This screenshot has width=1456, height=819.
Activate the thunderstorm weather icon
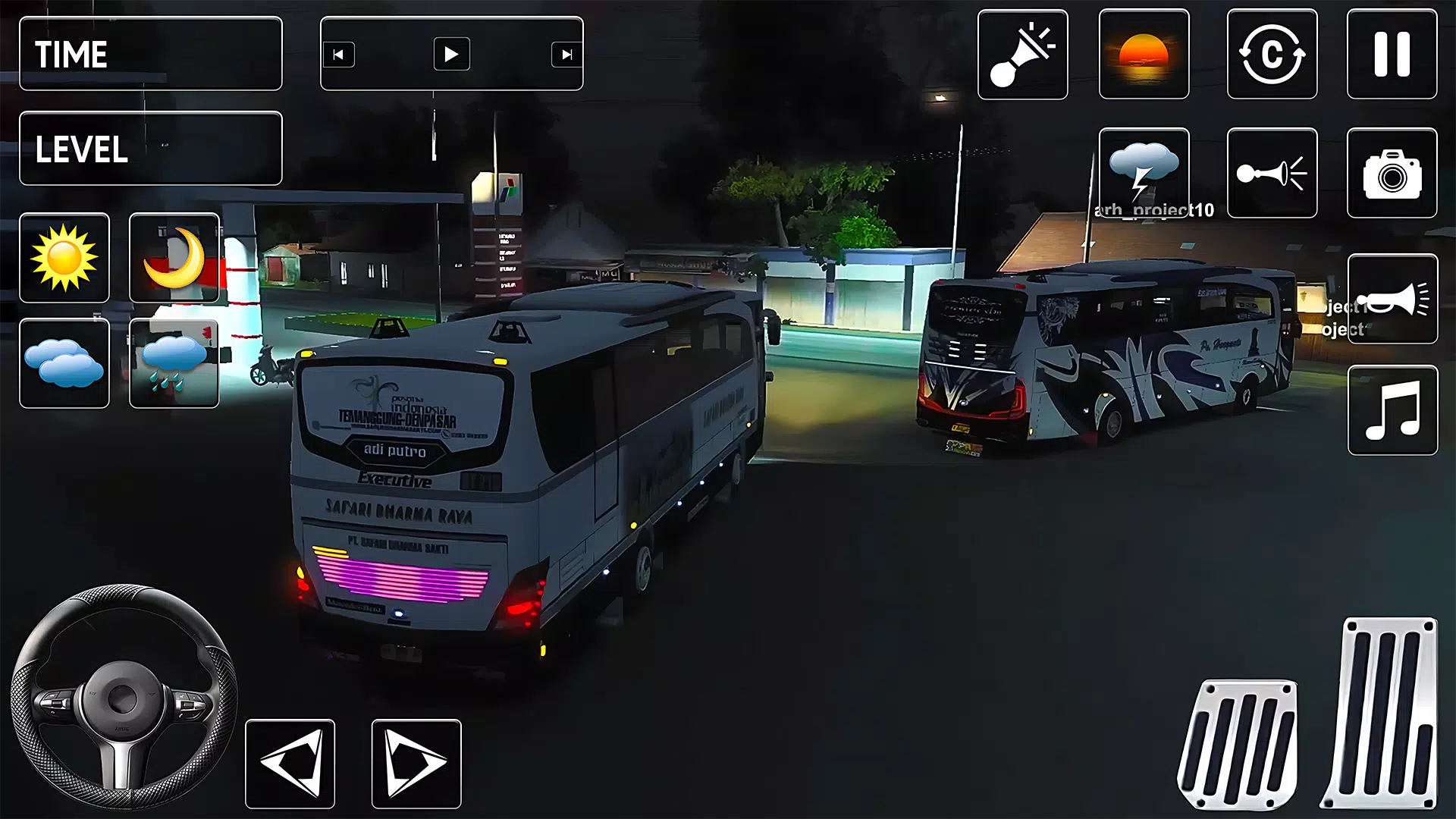pyautogui.click(x=1145, y=171)
